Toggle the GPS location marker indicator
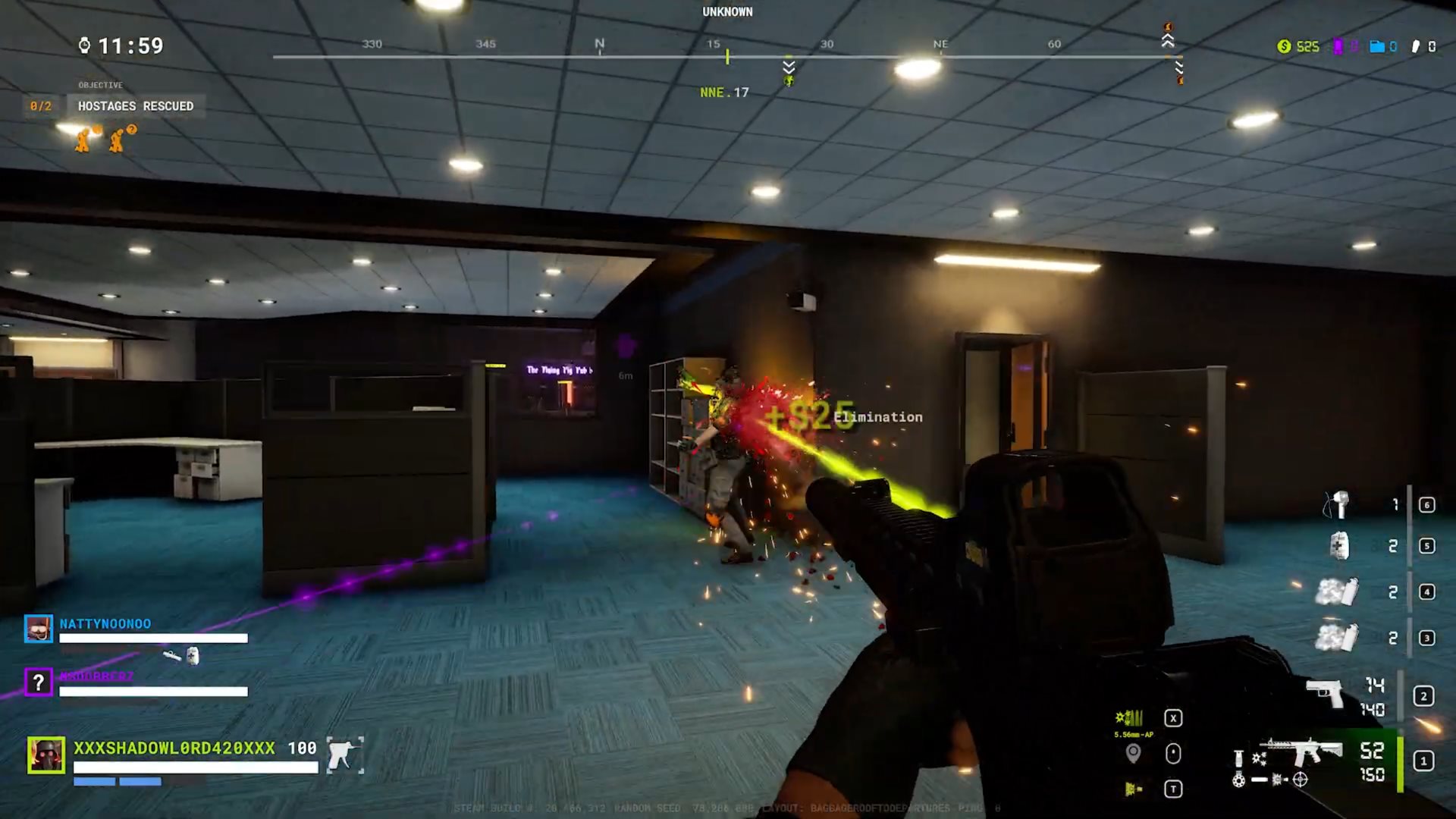1456x819 pixels. (1134, 755)
